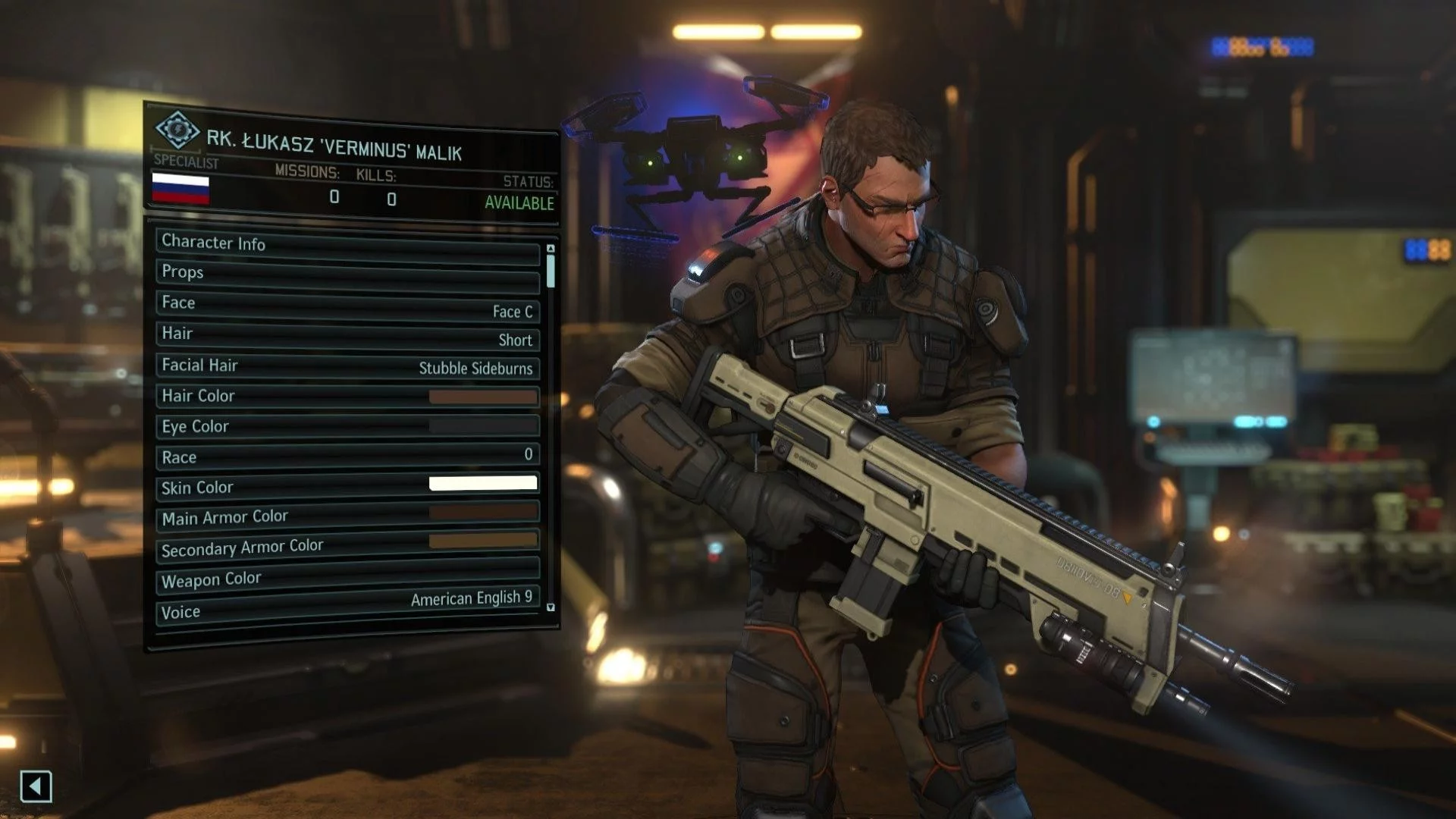The height and width of the screenshot is (819, 1456).
Task: Go back using the arrow button
Action: pos(36,786)
